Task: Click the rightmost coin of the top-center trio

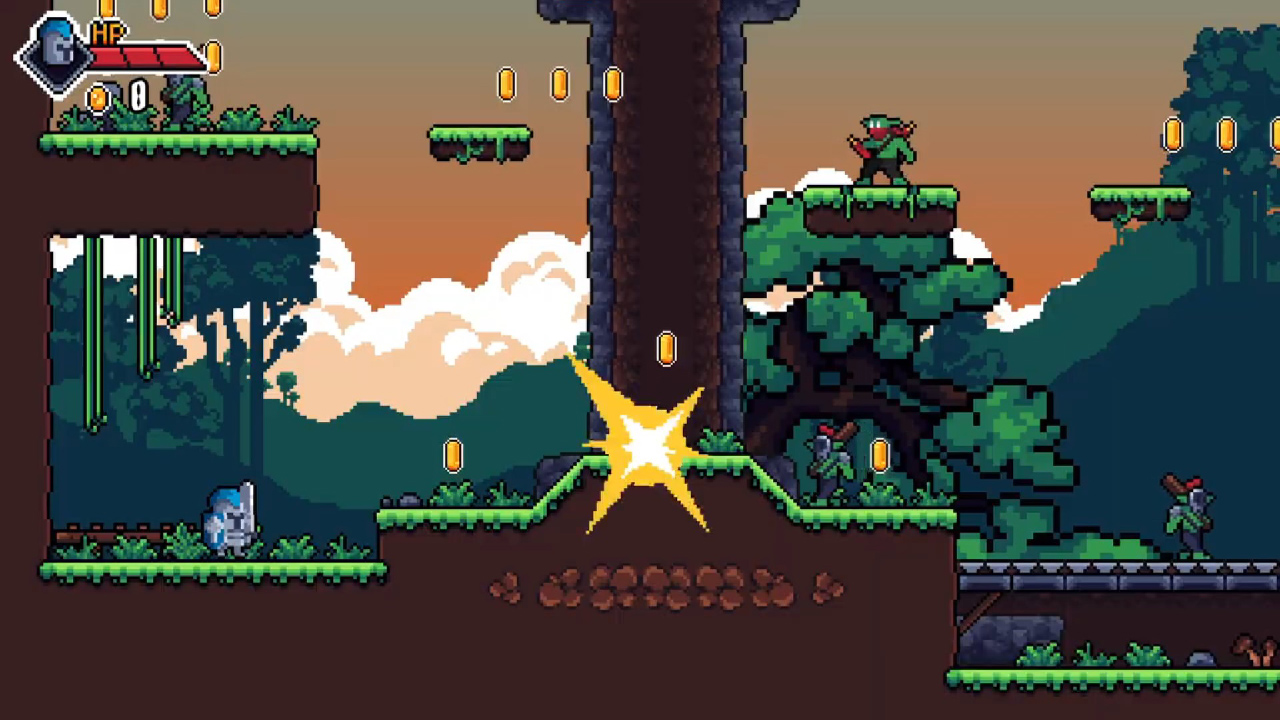Action: point(612,85)
